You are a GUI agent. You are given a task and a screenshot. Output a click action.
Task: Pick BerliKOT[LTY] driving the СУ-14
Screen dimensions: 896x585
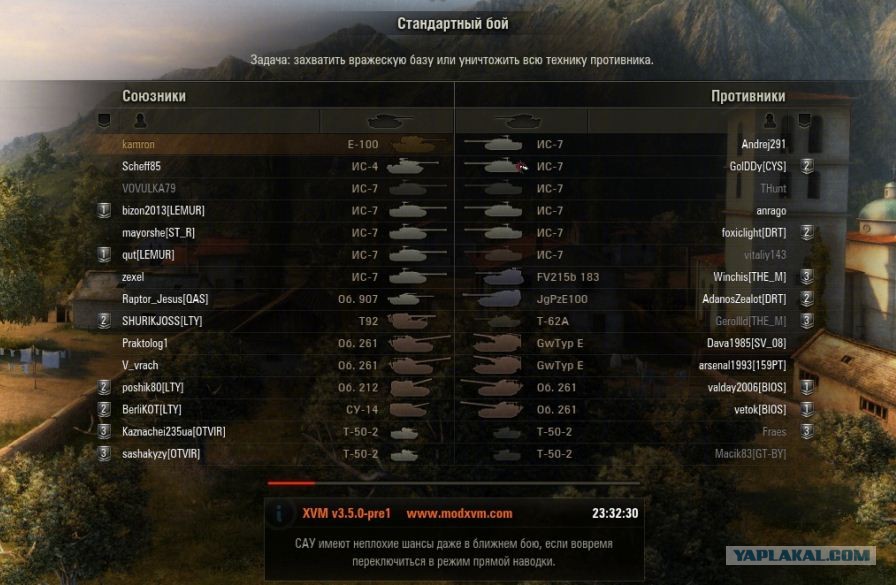[x=152, y=409]
